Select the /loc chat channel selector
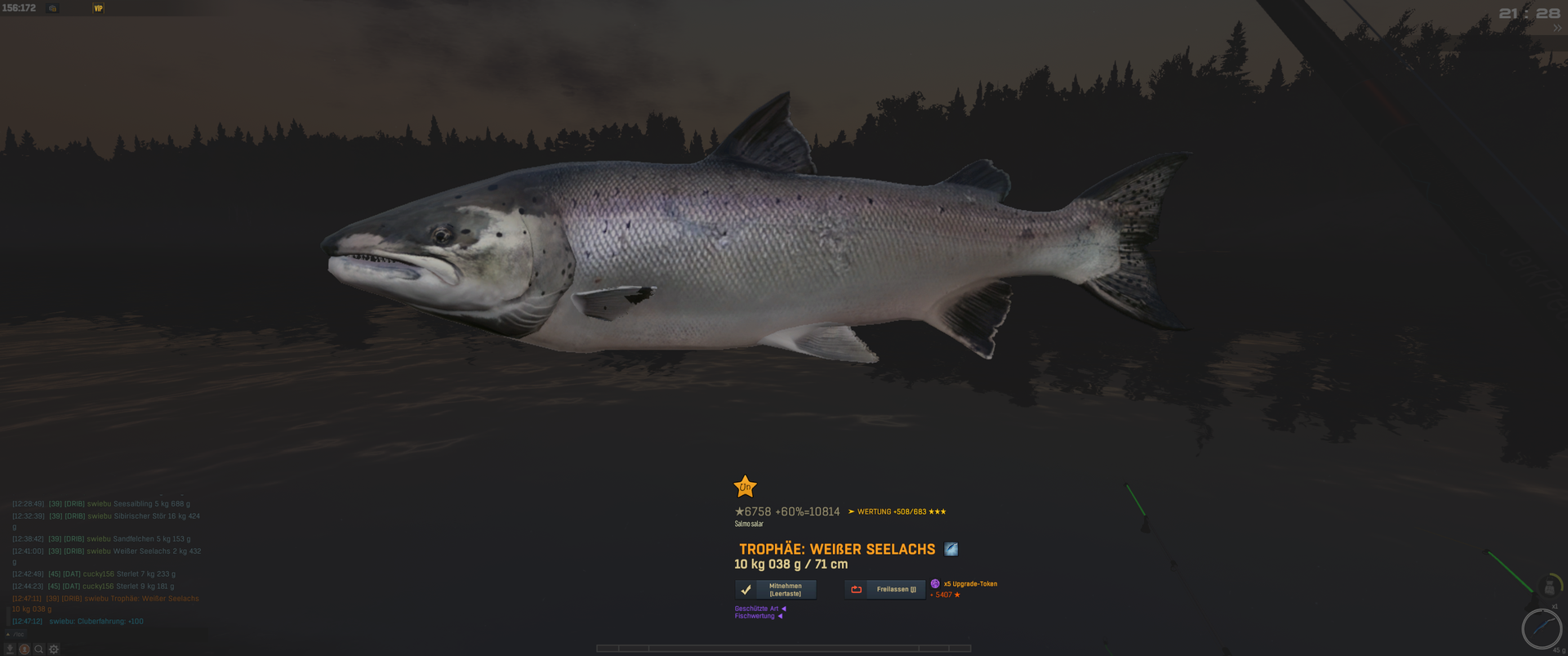 16,634
